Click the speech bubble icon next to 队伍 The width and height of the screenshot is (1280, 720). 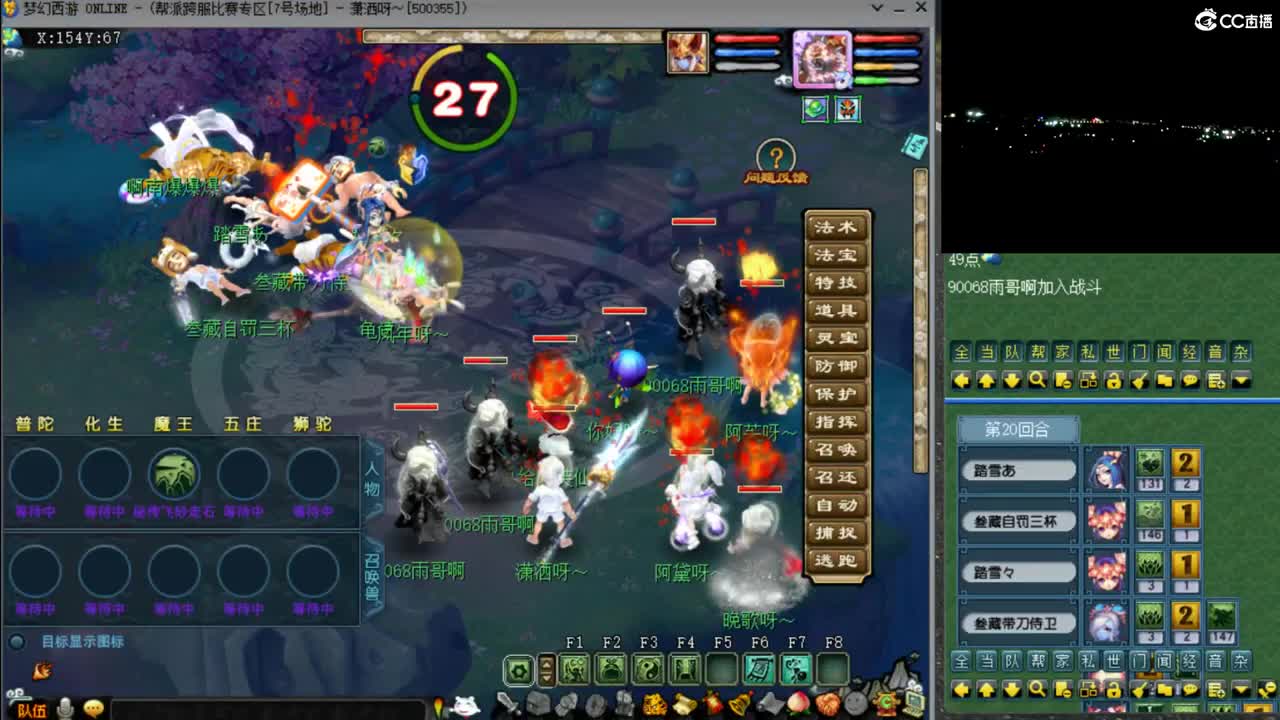coord(93,708)
